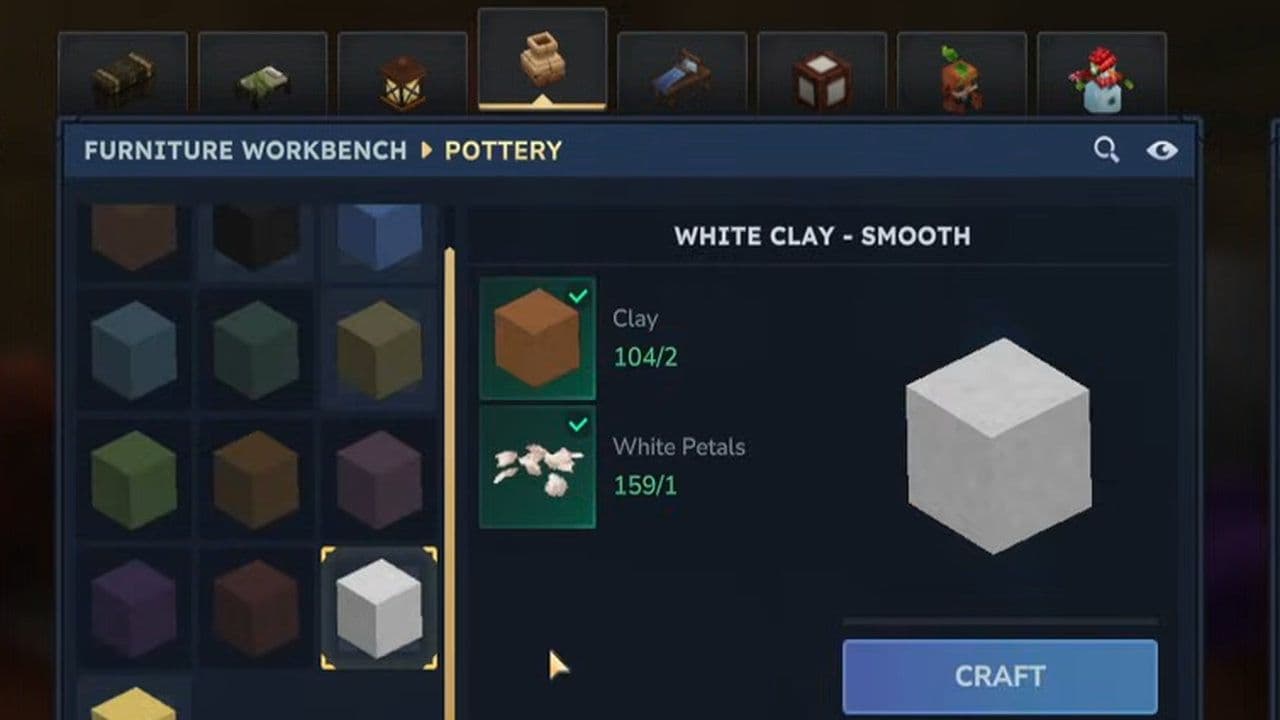Screen dimensions: 1280x720
Task: Switch to the chest category tab
Action: 123,76
